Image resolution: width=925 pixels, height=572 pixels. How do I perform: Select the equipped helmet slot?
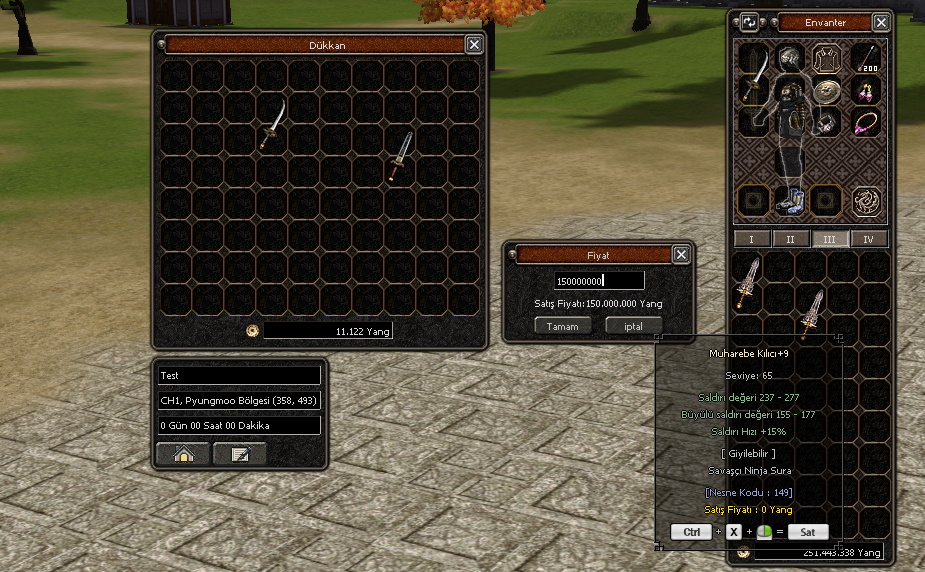790,57
